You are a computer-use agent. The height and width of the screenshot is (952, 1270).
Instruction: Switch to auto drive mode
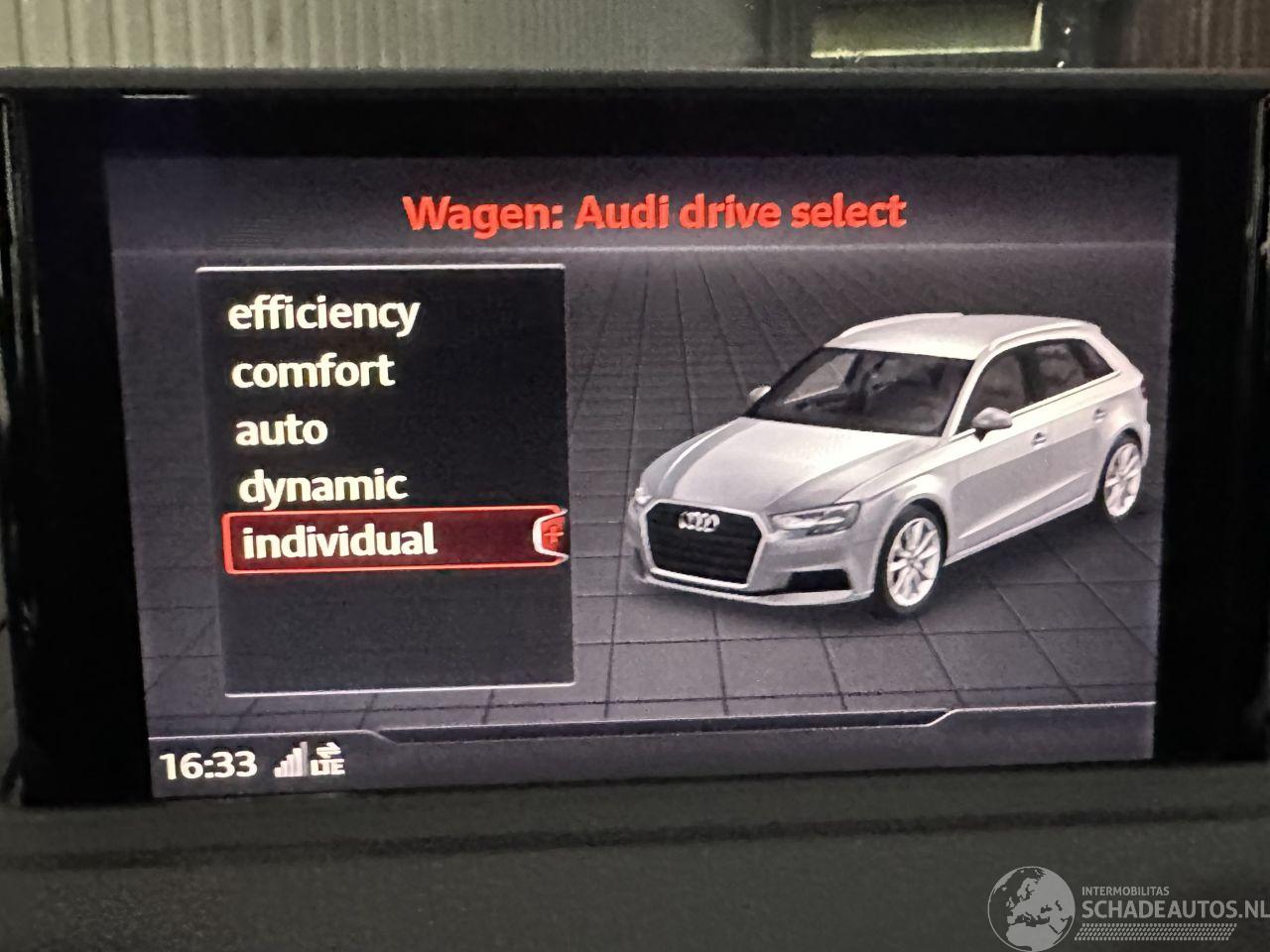click(281, 430)
